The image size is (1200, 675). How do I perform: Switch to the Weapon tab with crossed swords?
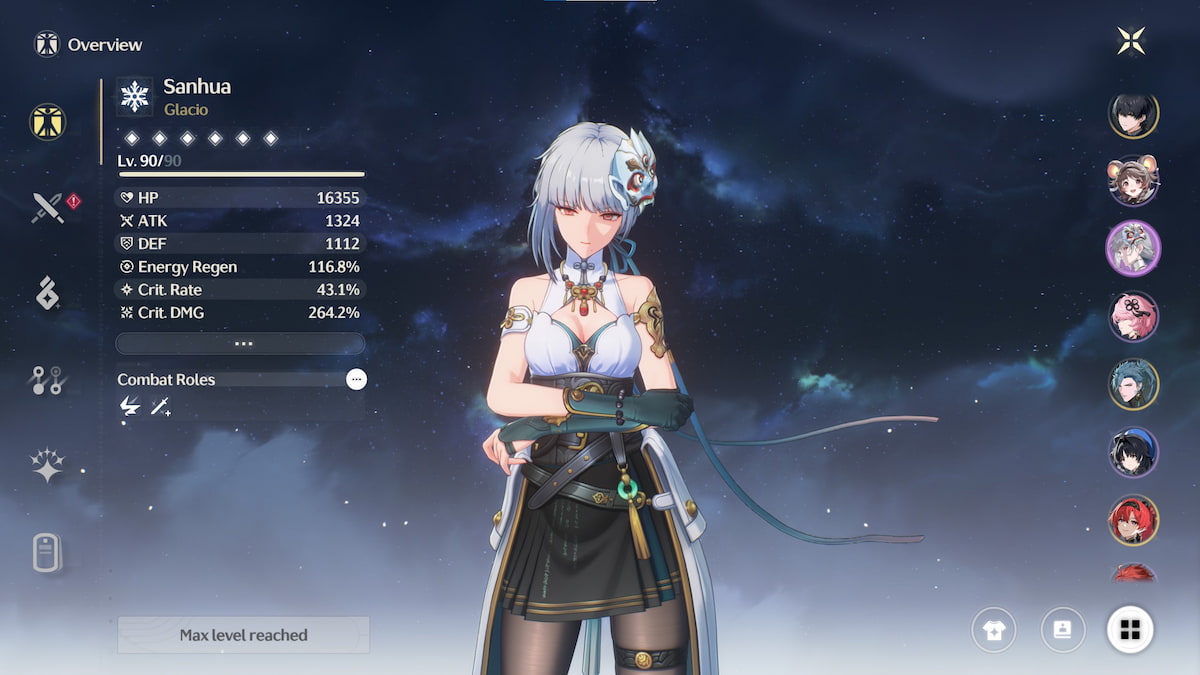[x=48, y=208]
